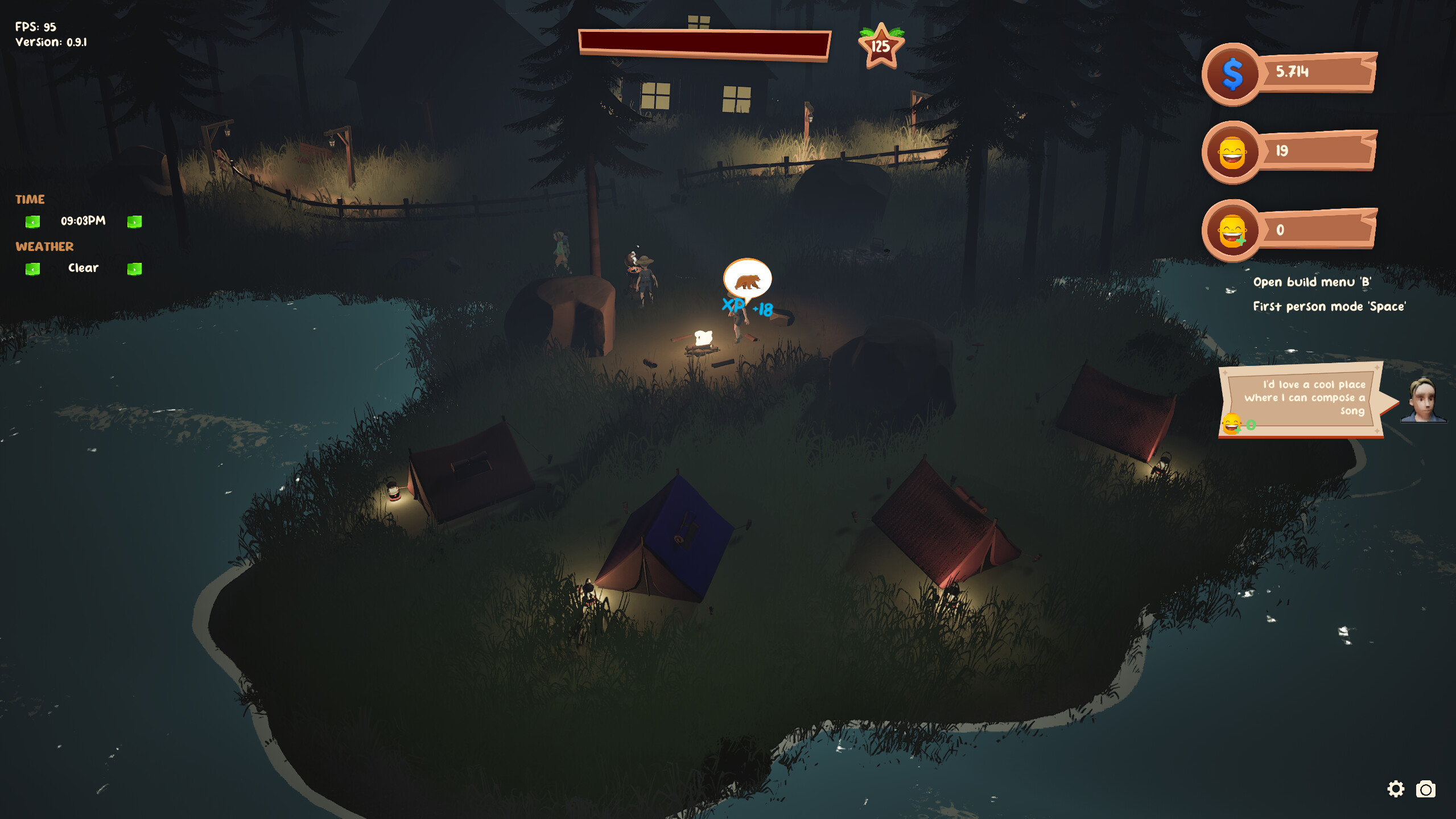Viewport: 1456px width, 819px height.
Task: Click the 09:03PM time display
Action: 83,221
